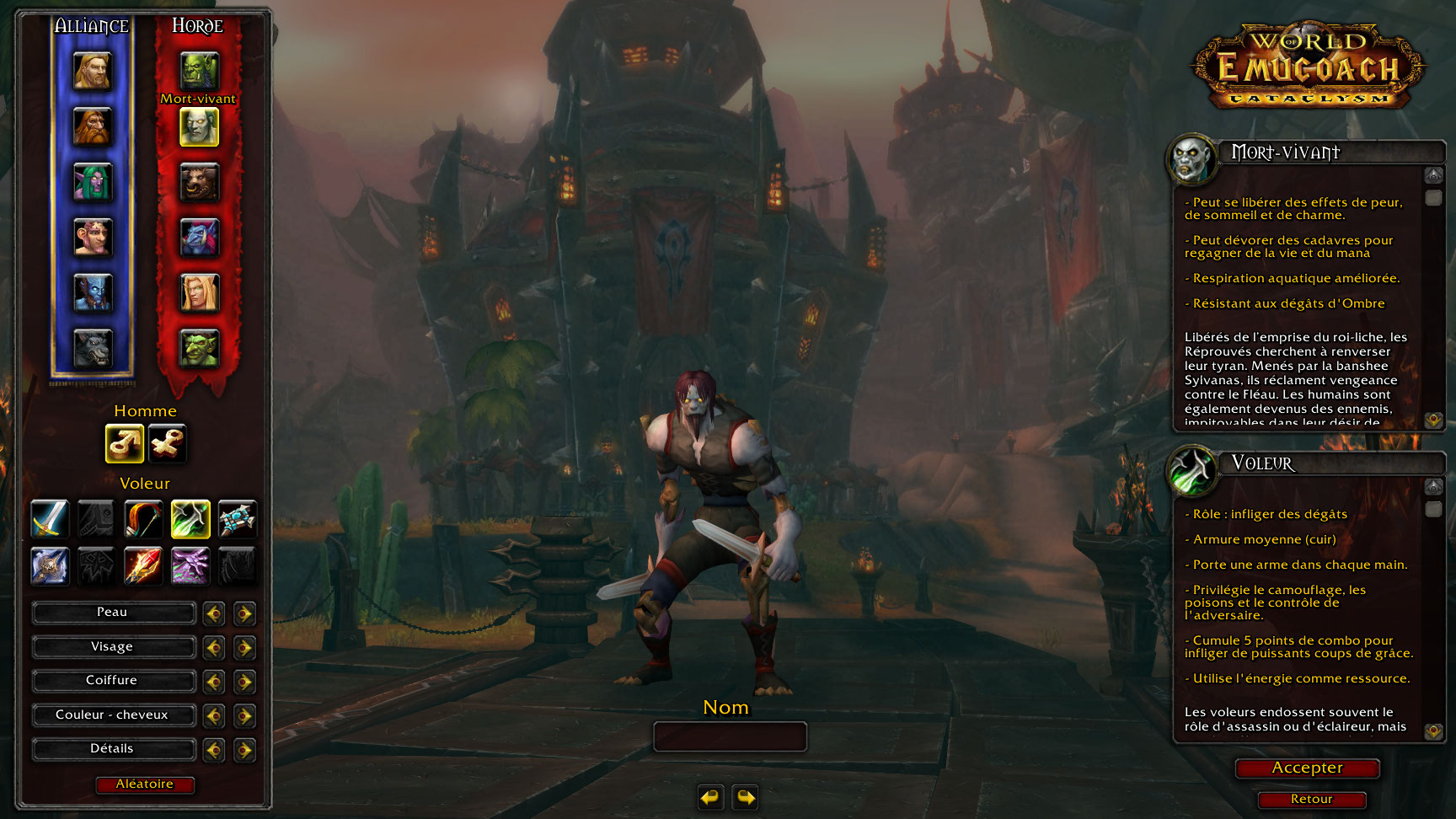Switch gender to female
This screenshot has height=819, width=1456.
[167, 443]
